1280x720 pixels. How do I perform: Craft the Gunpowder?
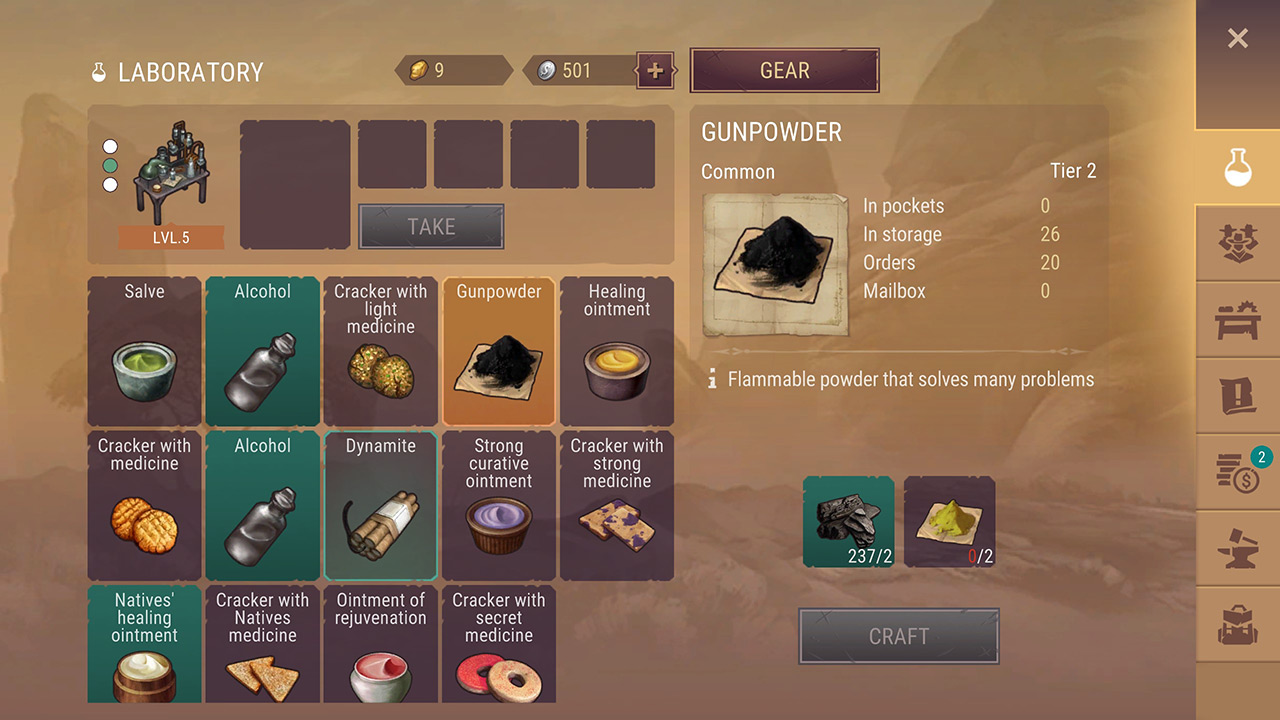[898, 636]
